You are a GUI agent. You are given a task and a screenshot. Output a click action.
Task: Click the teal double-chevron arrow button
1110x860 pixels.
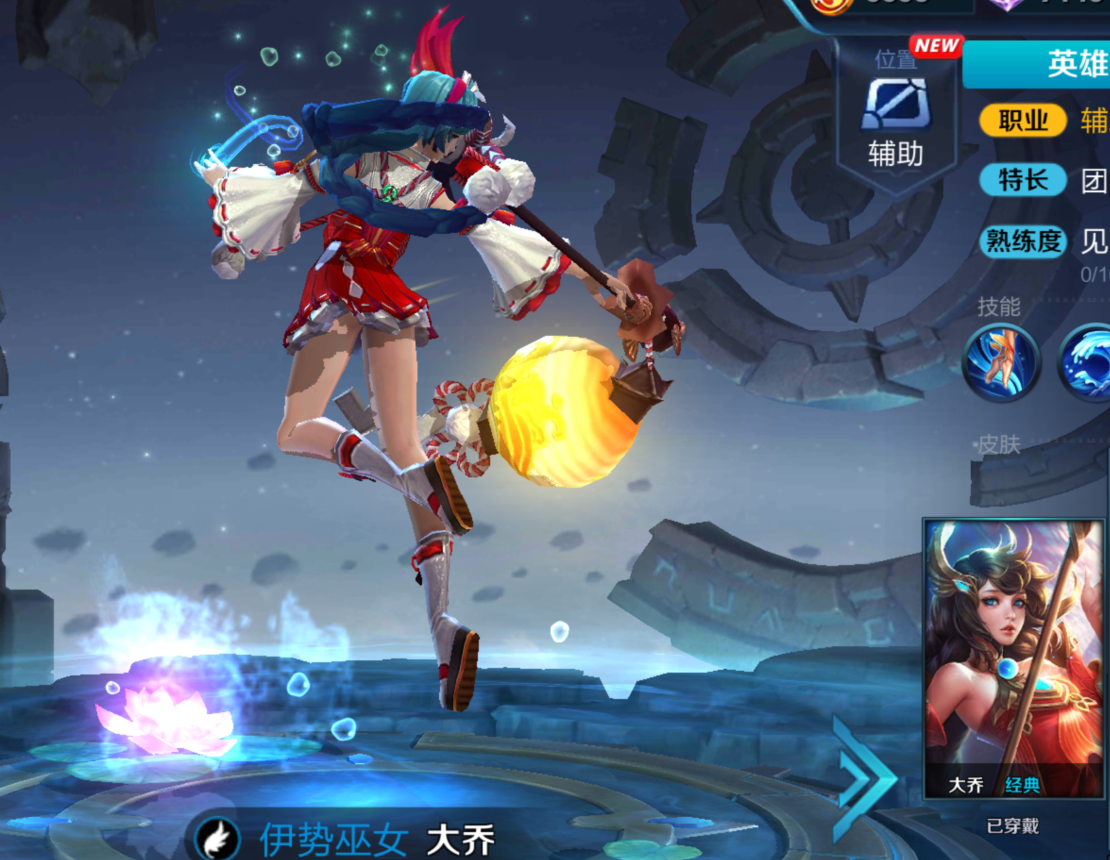(864, 778)
